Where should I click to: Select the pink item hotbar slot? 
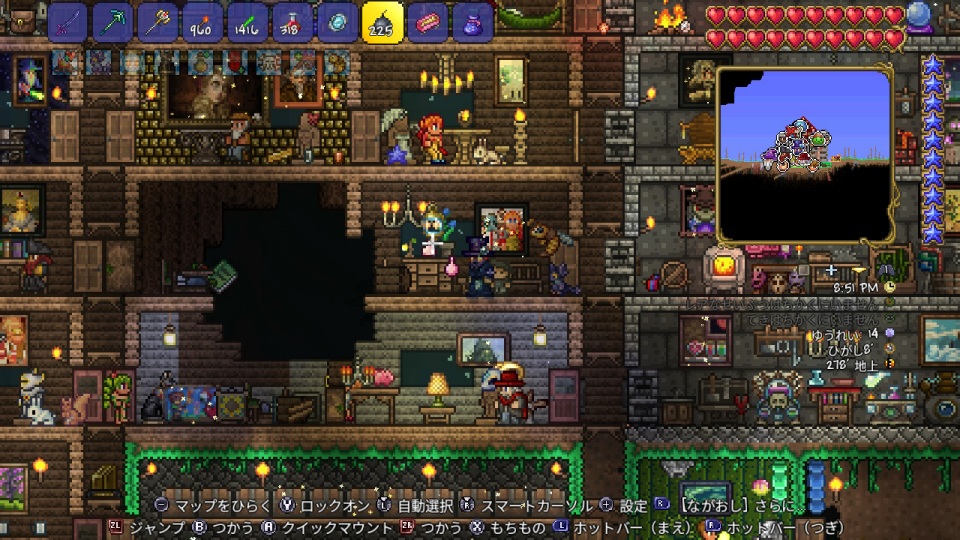coord(427,21)
